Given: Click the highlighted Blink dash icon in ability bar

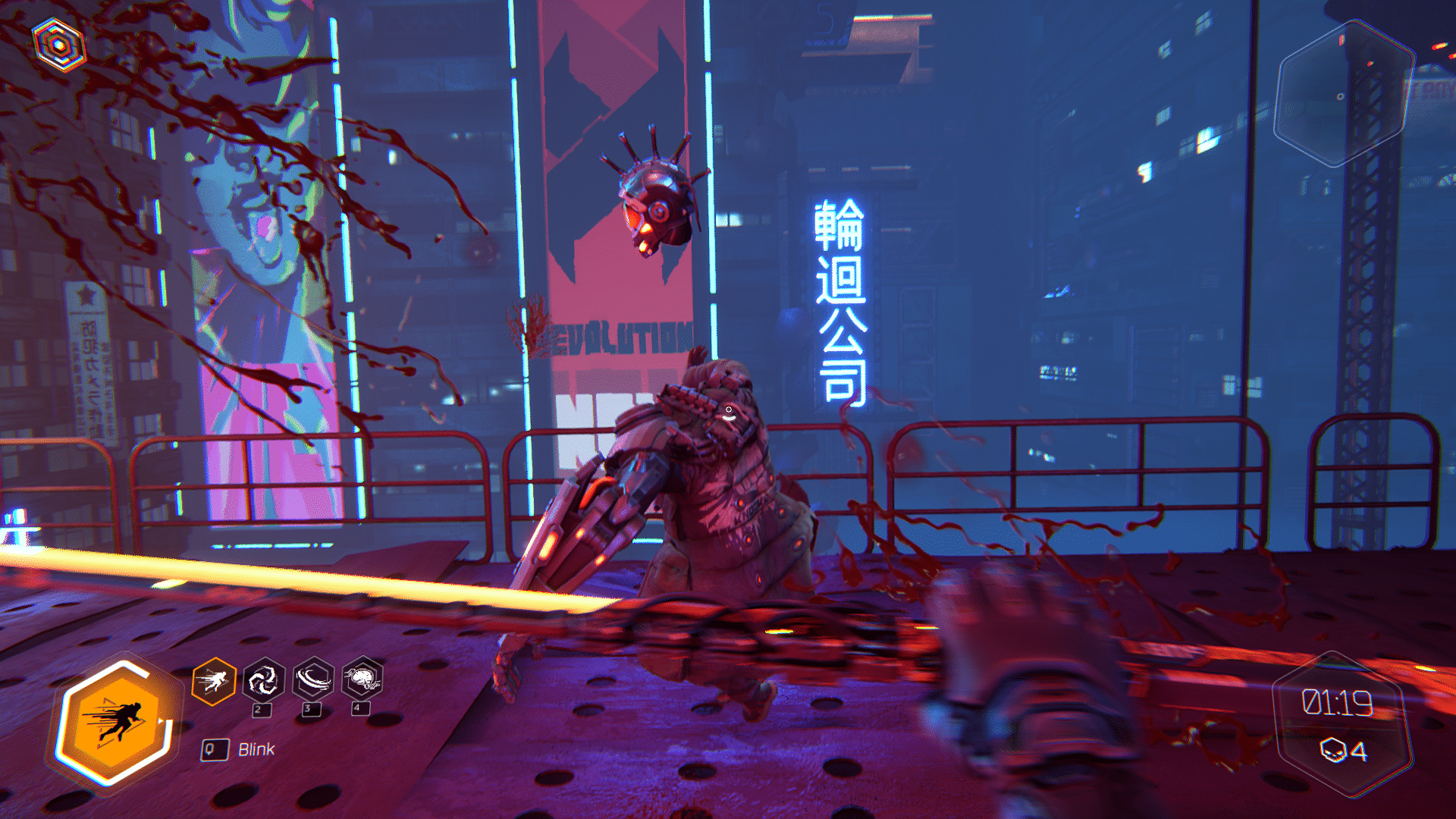Looking at the screenshot, I should (x=213, y=679).
